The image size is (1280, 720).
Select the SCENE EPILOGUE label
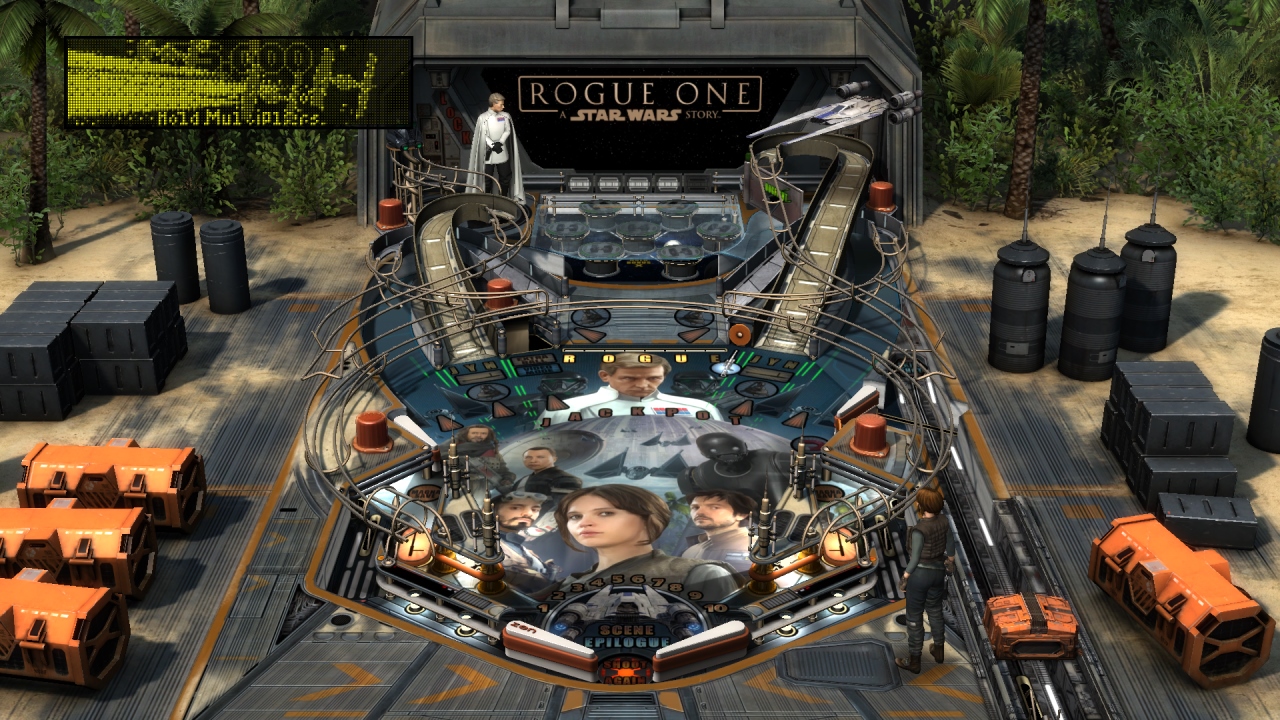(x=630, y=637)
